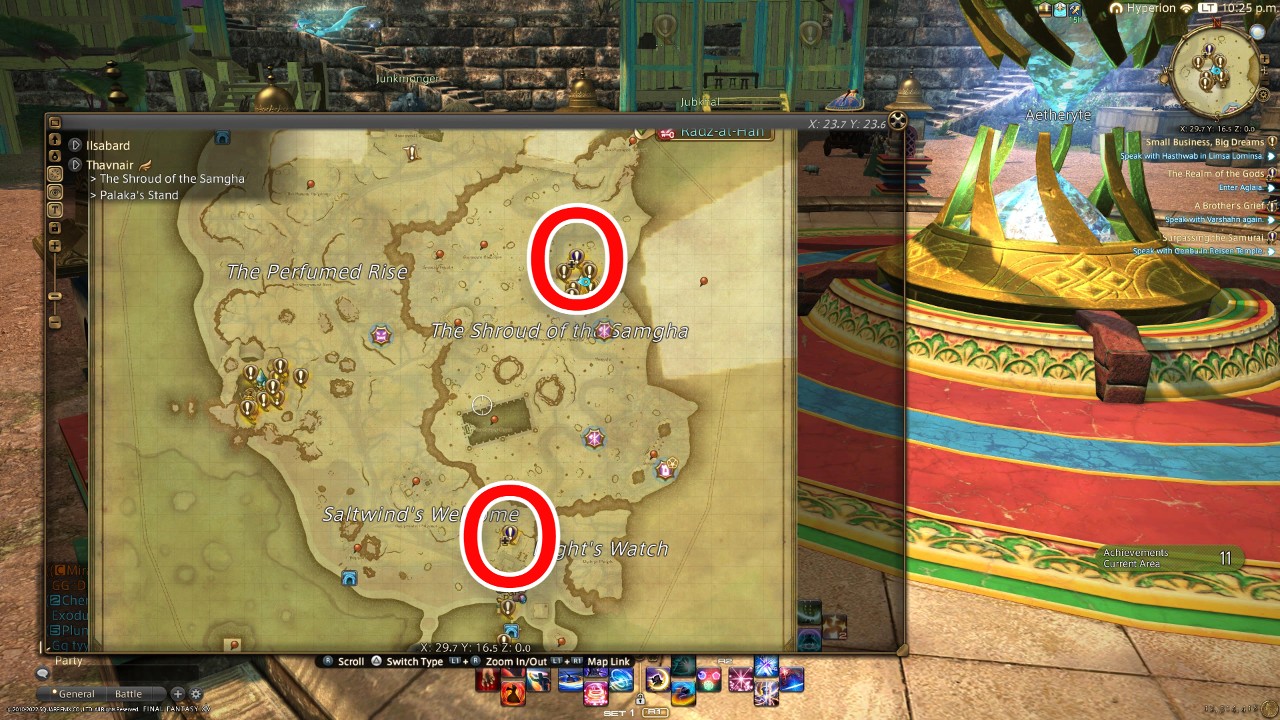Click the text-size T icon on map sidebar
This screenshot has height=720, width=1280.
point(54,209)
